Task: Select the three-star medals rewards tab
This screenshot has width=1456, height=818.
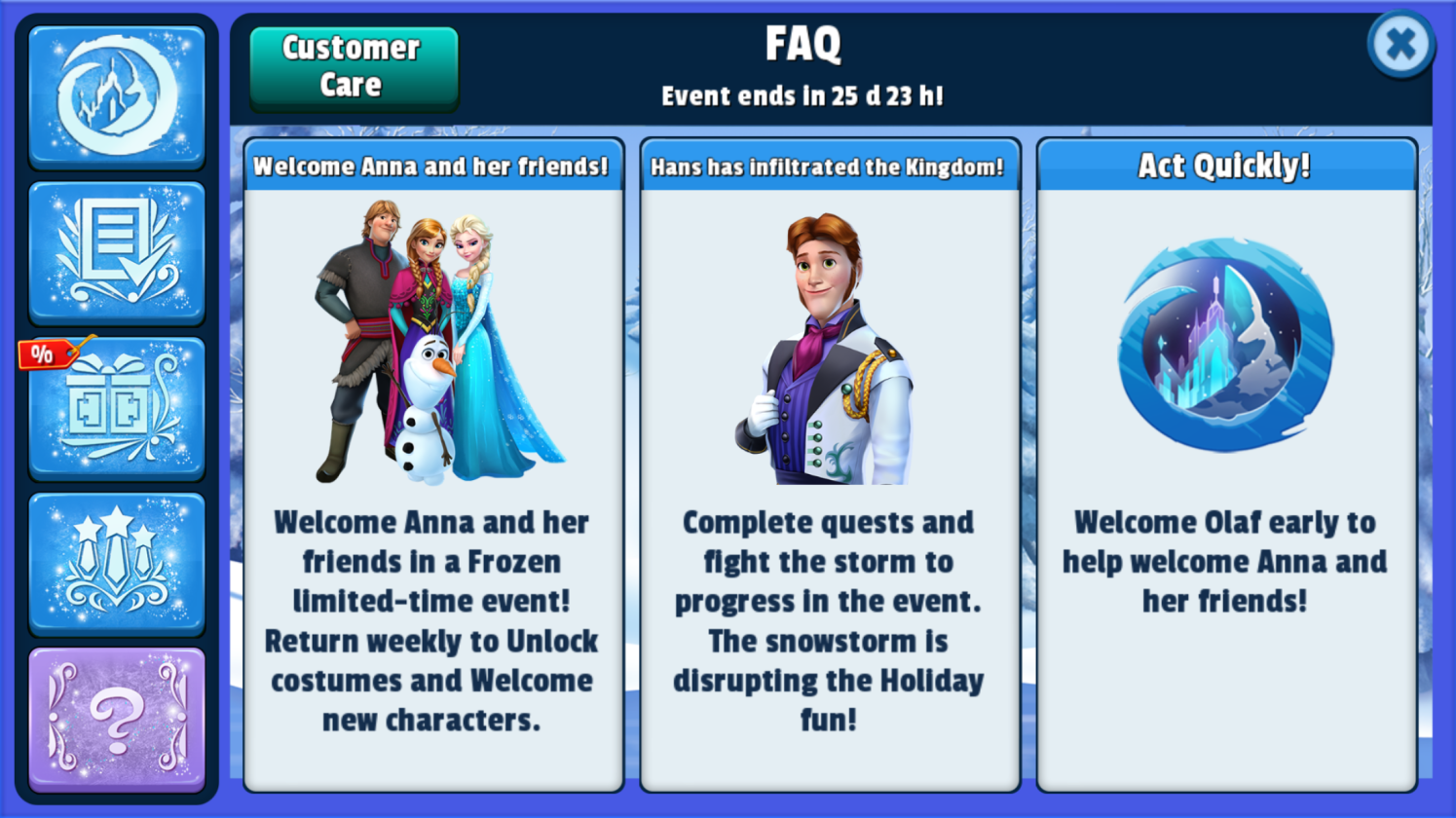Action: click(x=117, y=564)
